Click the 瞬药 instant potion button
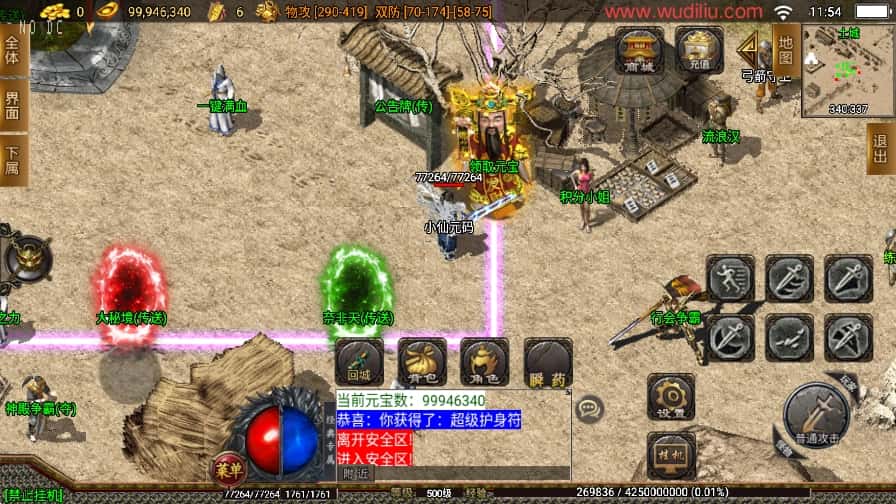 coord(548,363)
